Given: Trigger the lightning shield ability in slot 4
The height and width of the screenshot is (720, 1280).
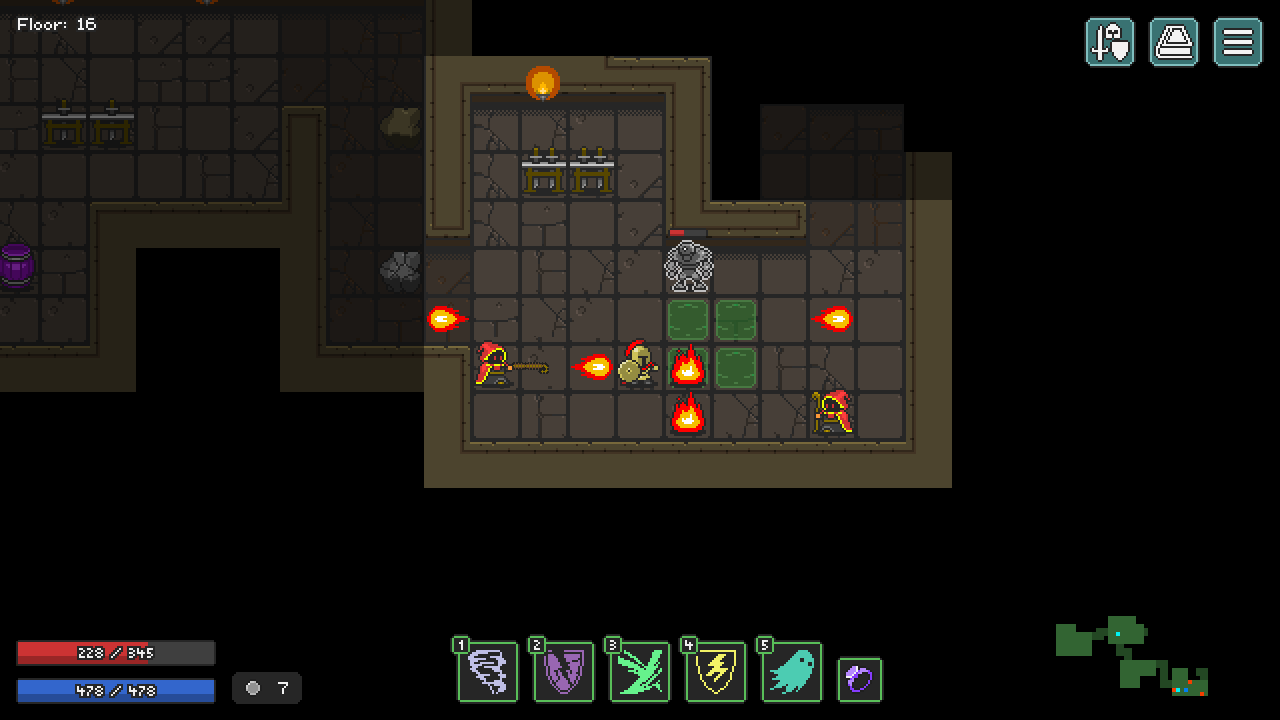Looking at the screenshot, I should (x=715, y=671).
